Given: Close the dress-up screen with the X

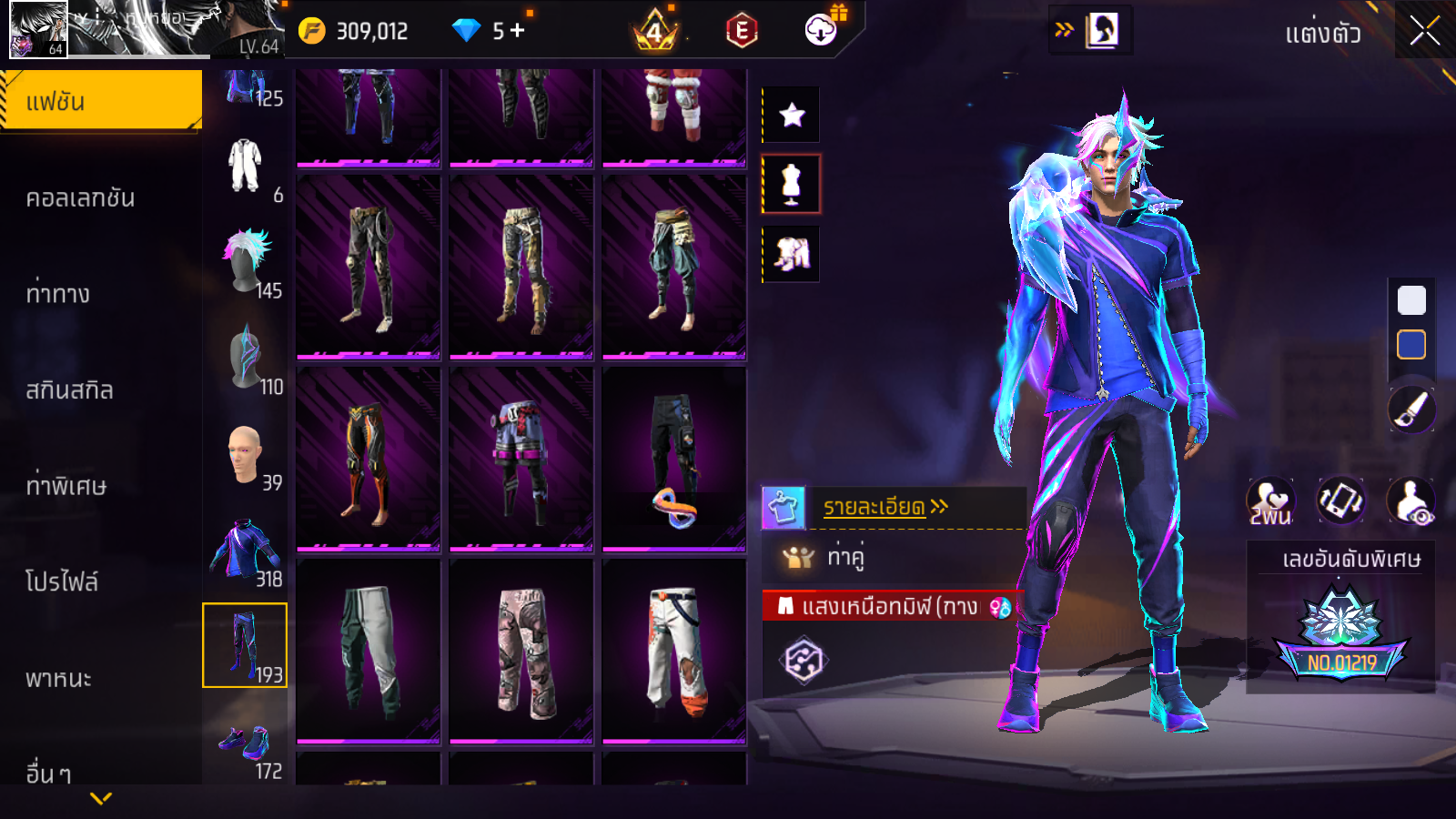Looking at the screenshot, I should 1424,32.
